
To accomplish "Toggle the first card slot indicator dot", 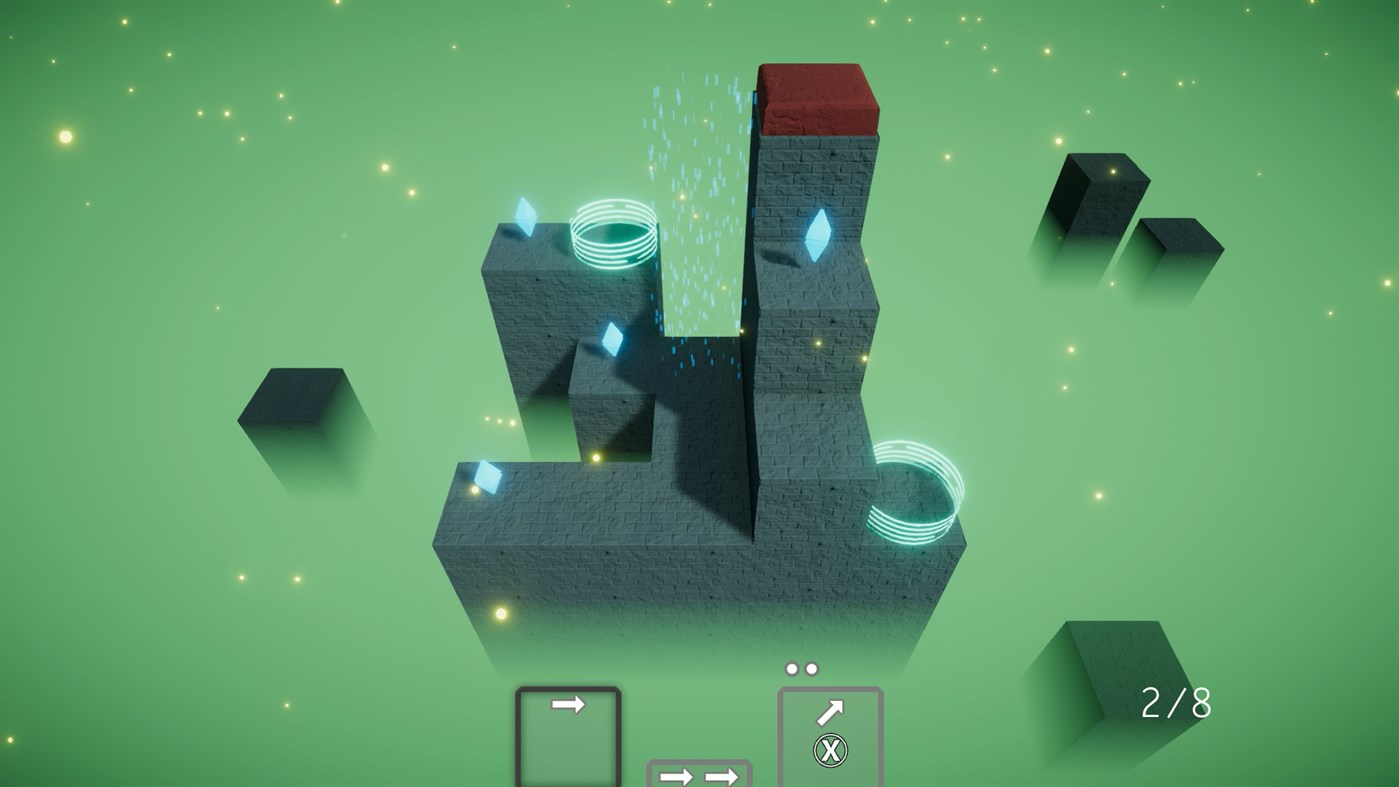I will click(791, 667).
